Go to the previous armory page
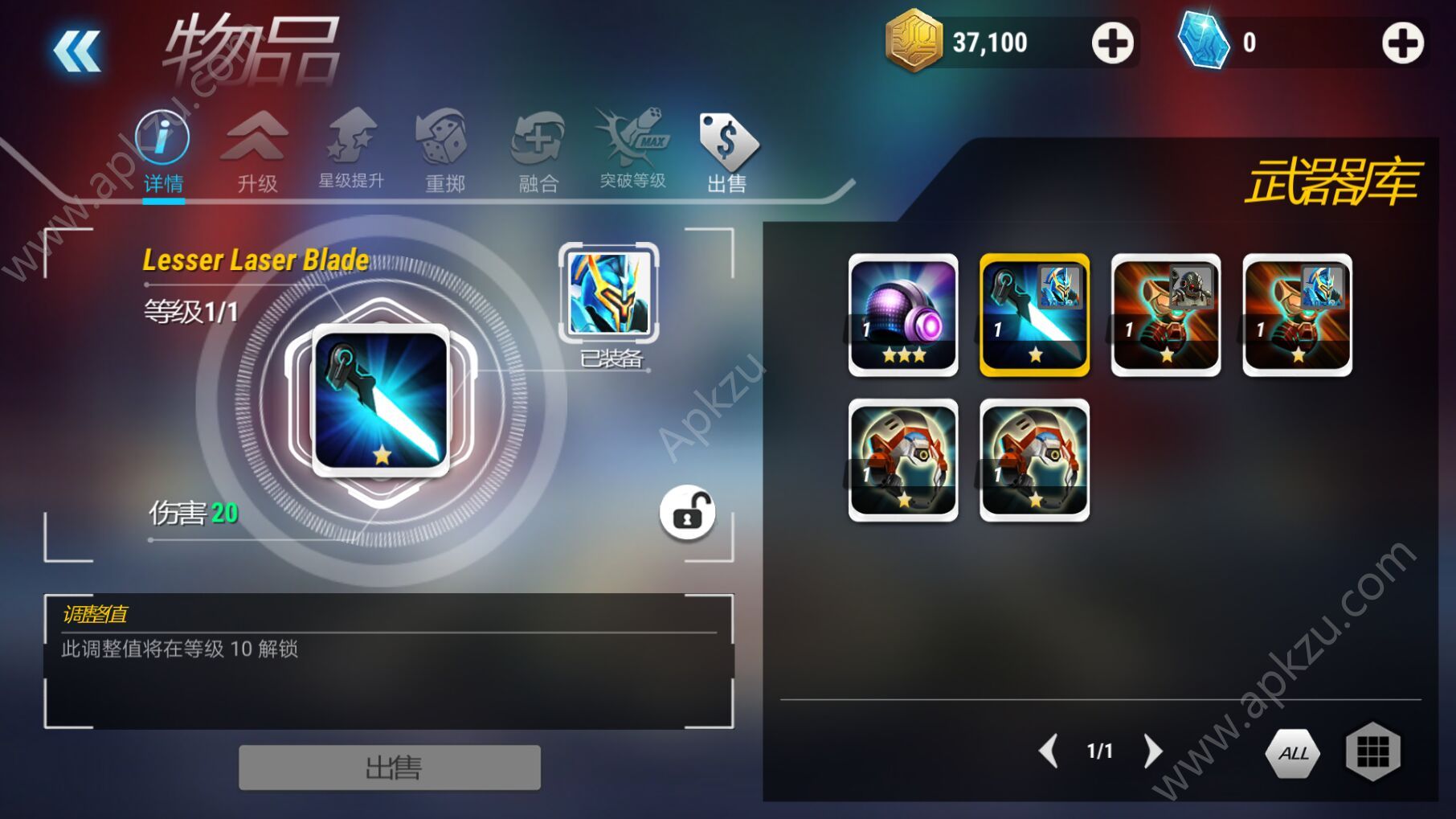Screen dimensions: 1456x819 pyautogui.click(x=1049, y=751)
